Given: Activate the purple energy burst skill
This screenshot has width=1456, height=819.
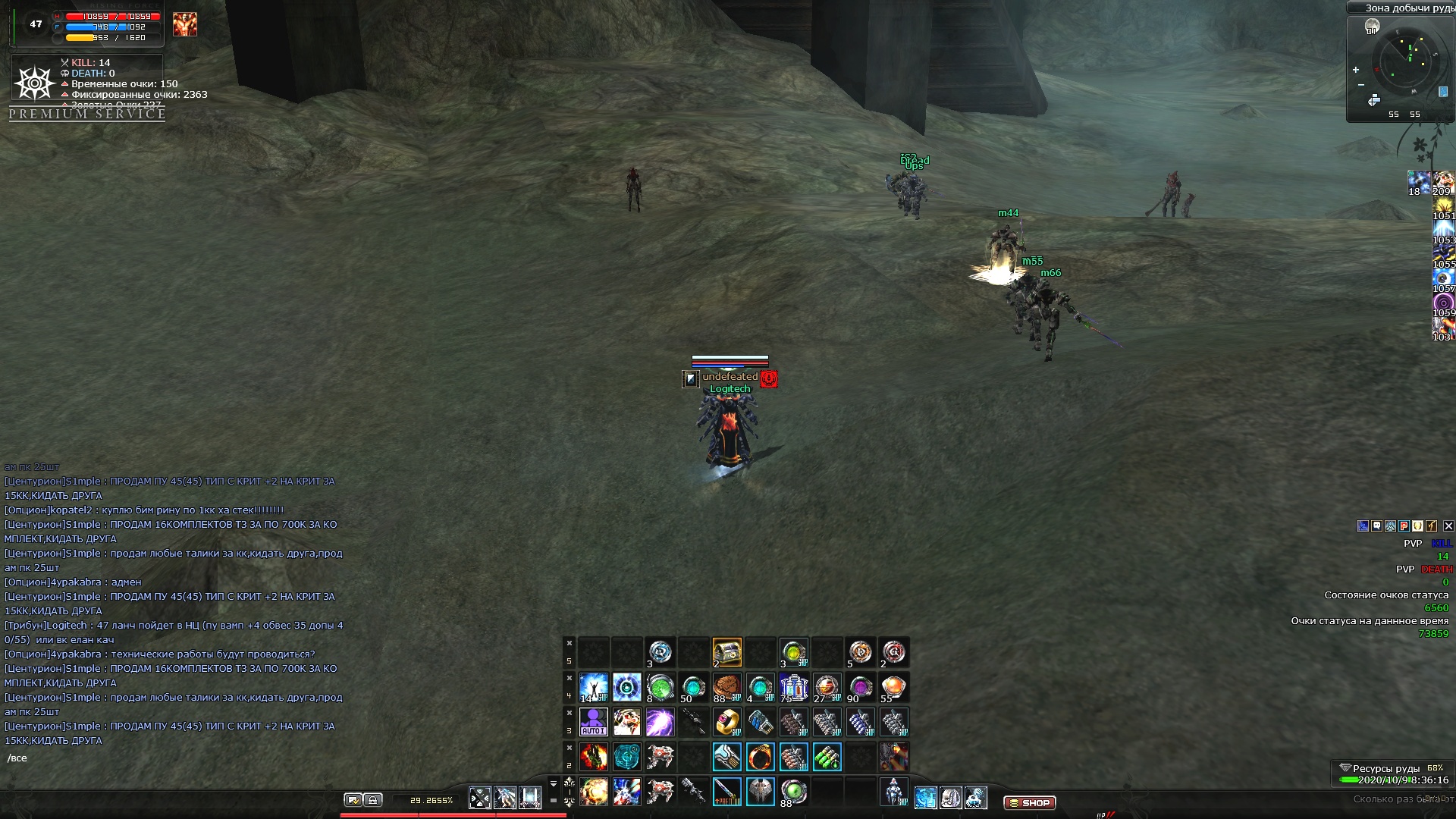Looking at the screenshot, I should pyautogui.click(x=660, y=722).
